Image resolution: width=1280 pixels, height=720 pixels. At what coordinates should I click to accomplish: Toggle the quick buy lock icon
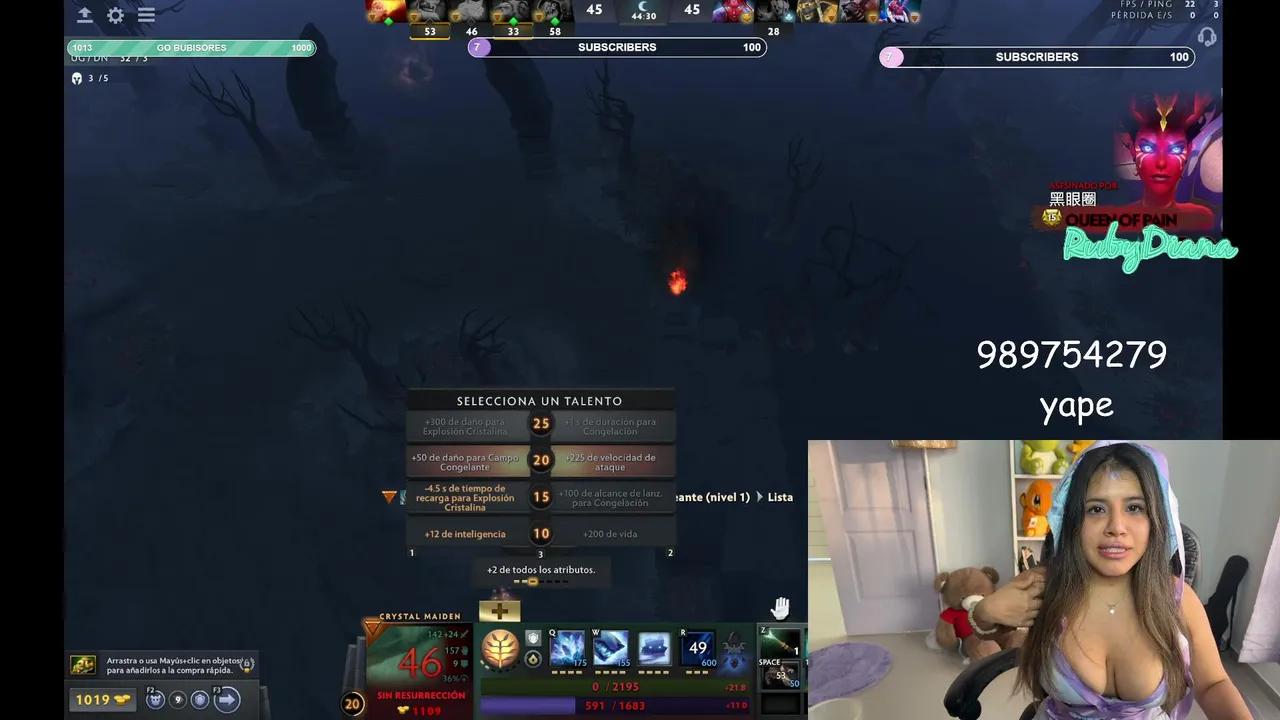tap(247, 664)
